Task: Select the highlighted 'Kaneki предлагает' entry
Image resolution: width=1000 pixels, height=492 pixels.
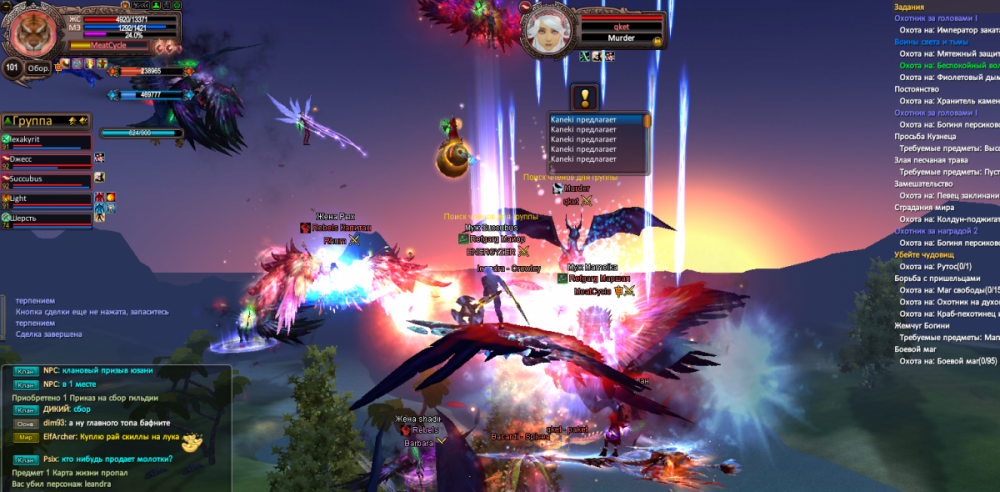Action: point(596,119)
